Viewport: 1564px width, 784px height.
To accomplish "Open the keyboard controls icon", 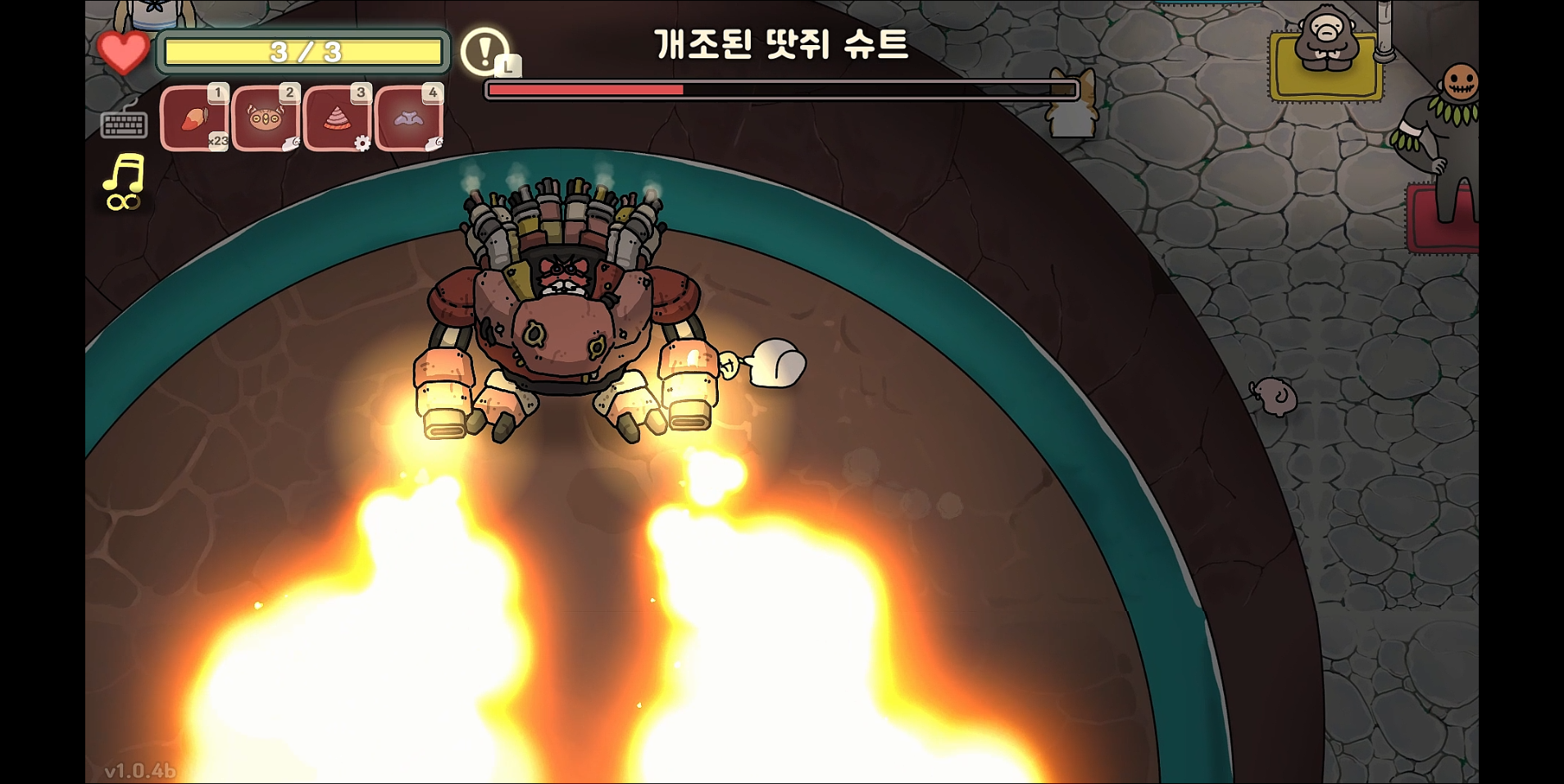I will tap(125, 123).
